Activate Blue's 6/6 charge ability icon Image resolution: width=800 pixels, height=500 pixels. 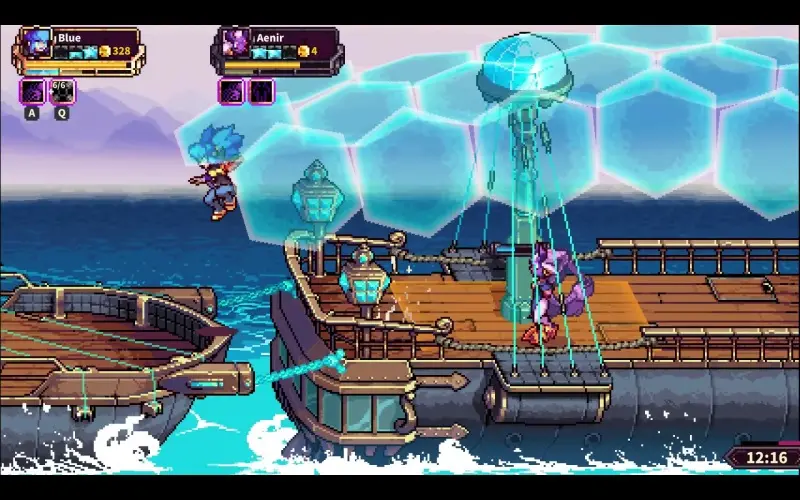[62, 92]
